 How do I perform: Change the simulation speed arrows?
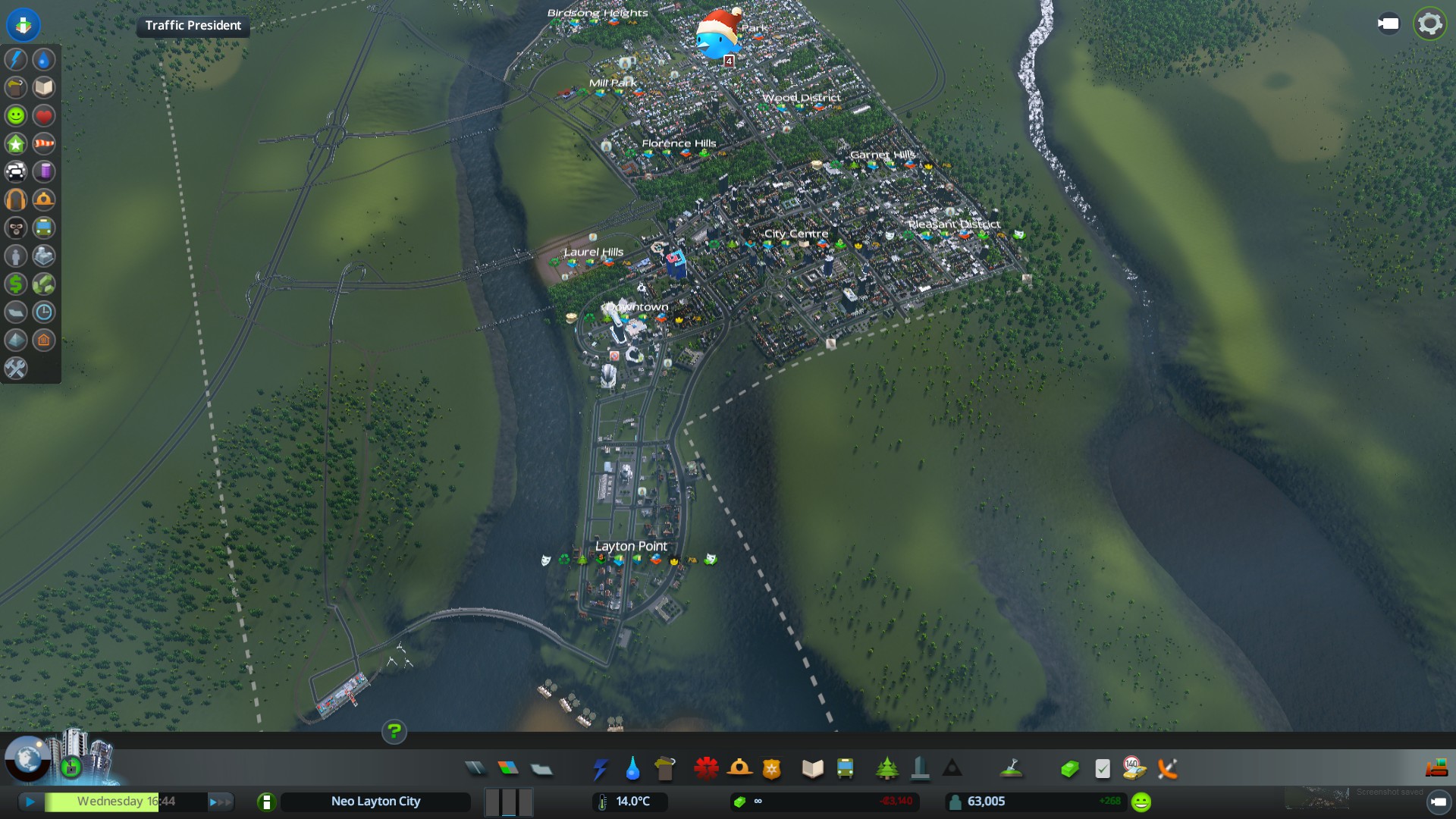(219, 802)
